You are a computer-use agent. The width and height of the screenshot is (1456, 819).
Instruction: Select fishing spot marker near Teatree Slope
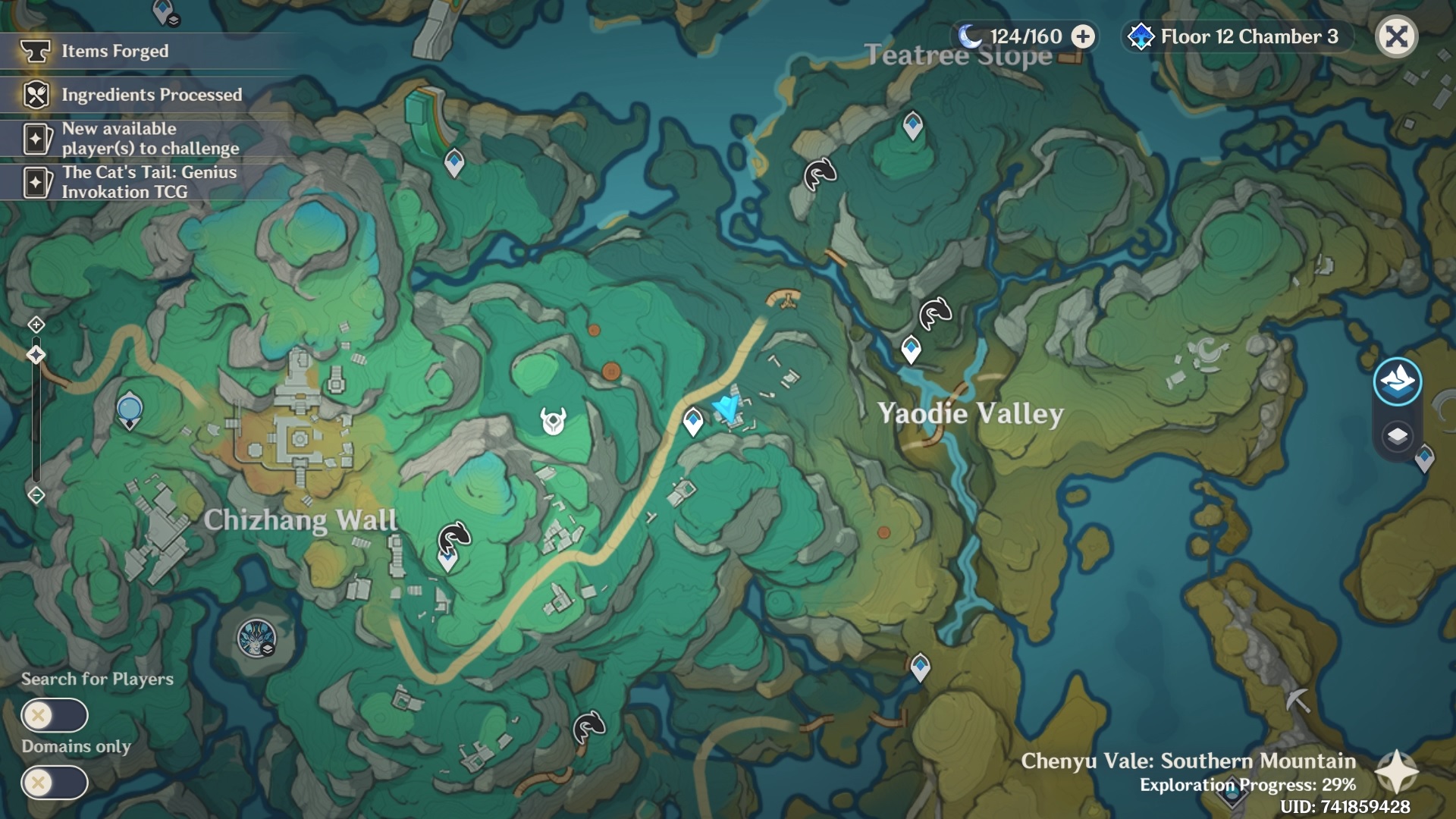(820, 174)
